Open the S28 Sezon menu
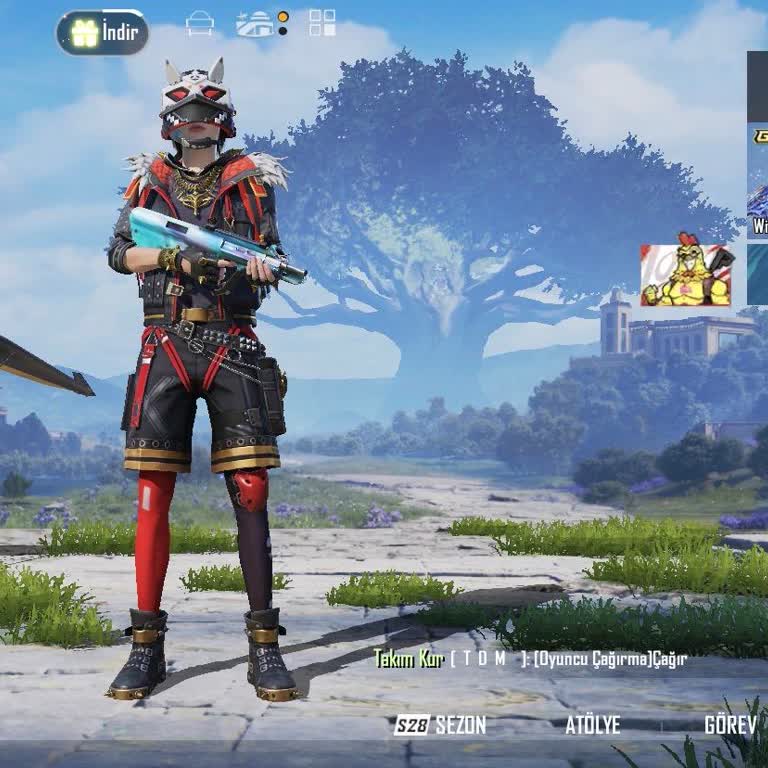768x768 pixels. [440, 725]
